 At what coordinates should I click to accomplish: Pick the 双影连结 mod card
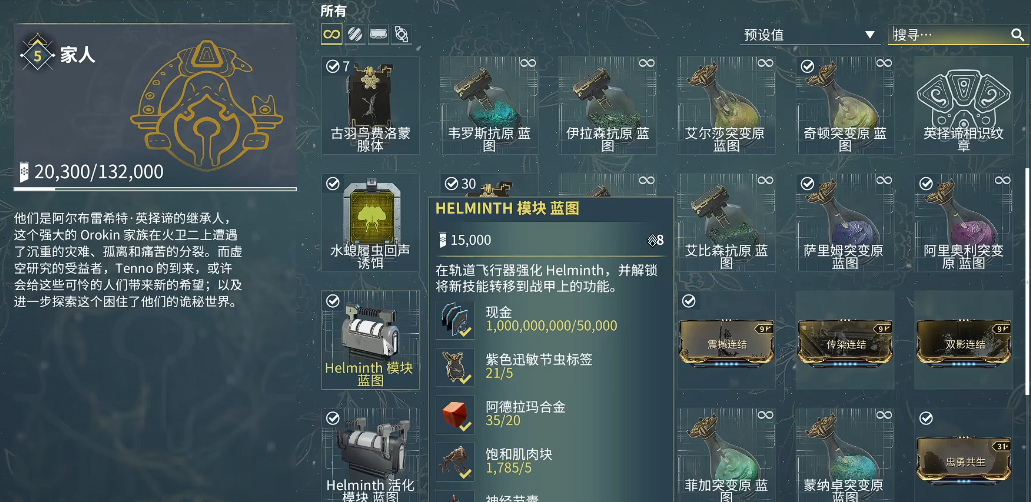[963, 341]
